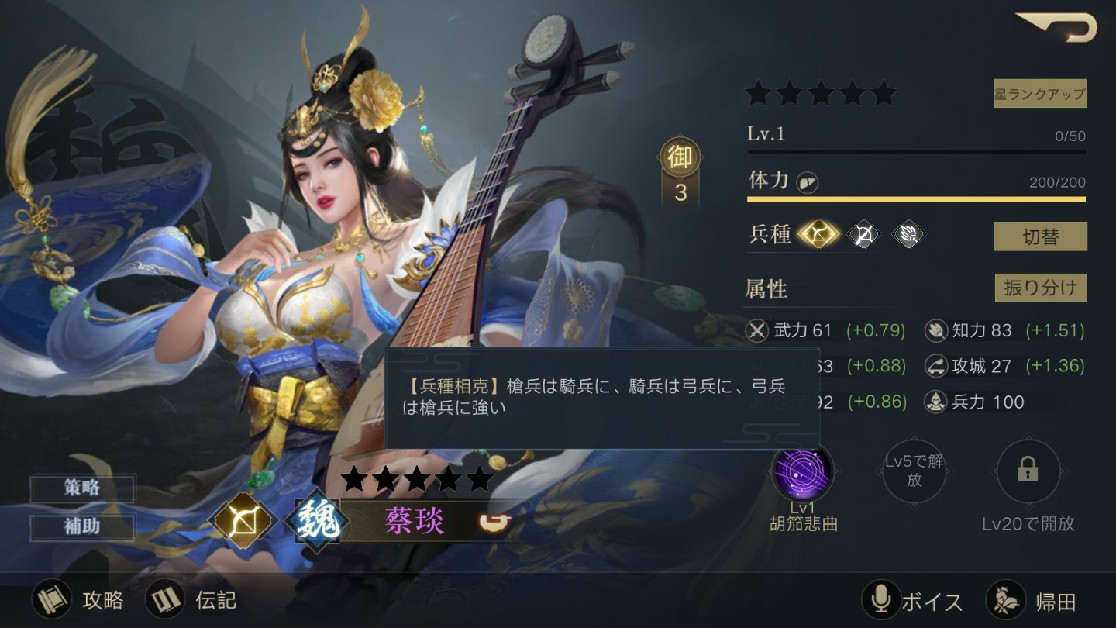Tap the skill slot unlocked at Lv5
Screen dimensions: 1116x628
[x=914, y=472]
